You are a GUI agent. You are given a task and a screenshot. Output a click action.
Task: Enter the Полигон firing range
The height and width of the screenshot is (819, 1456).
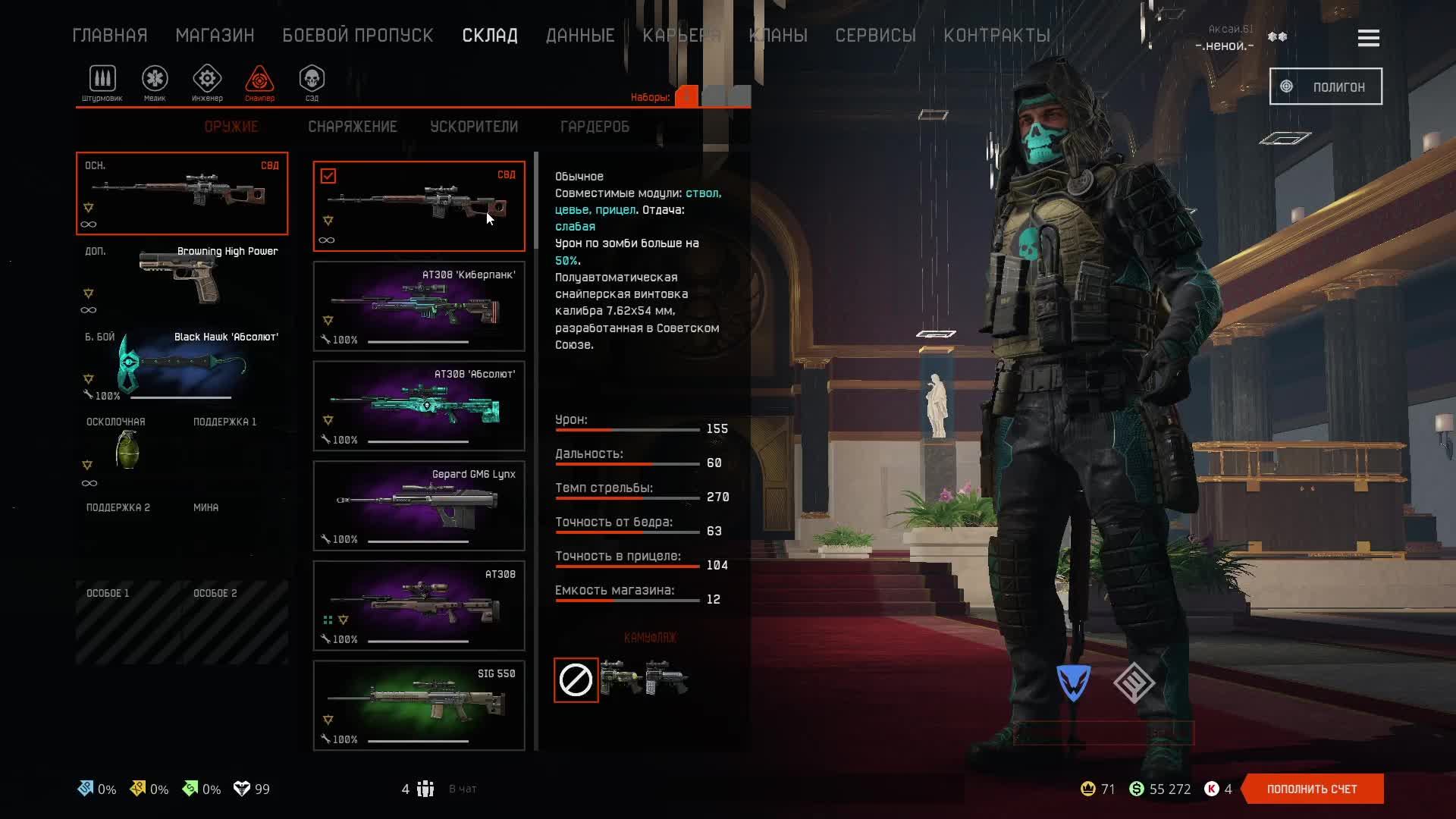click(x=1326, y=87)
